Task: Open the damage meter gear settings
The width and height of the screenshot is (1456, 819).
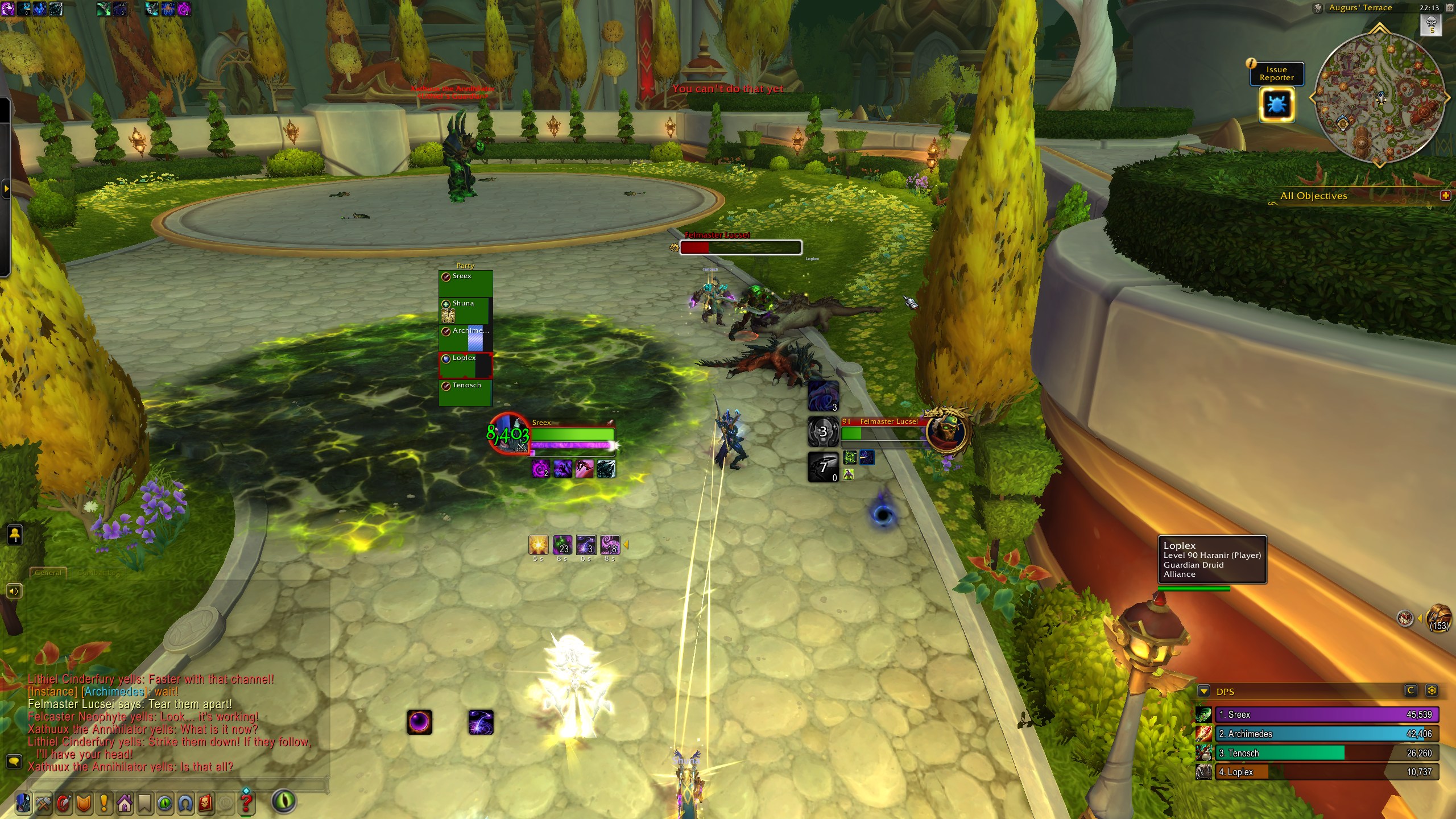Action: (x=1432, y=690)
